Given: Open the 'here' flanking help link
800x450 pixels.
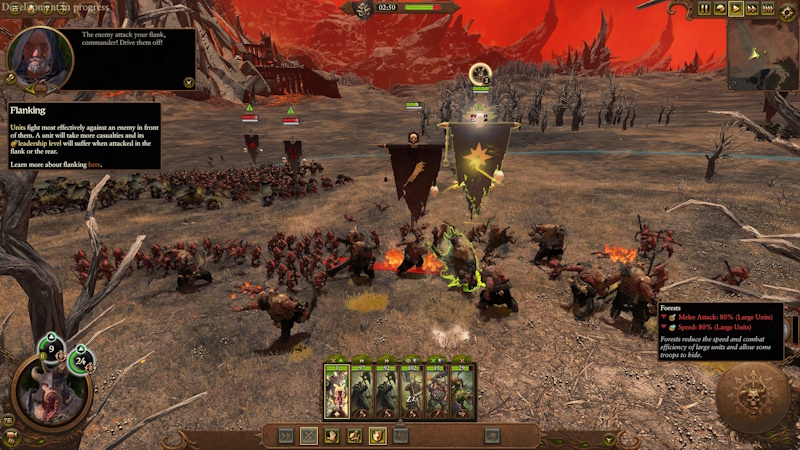Looking at the screenshot, I should [94, 164].
